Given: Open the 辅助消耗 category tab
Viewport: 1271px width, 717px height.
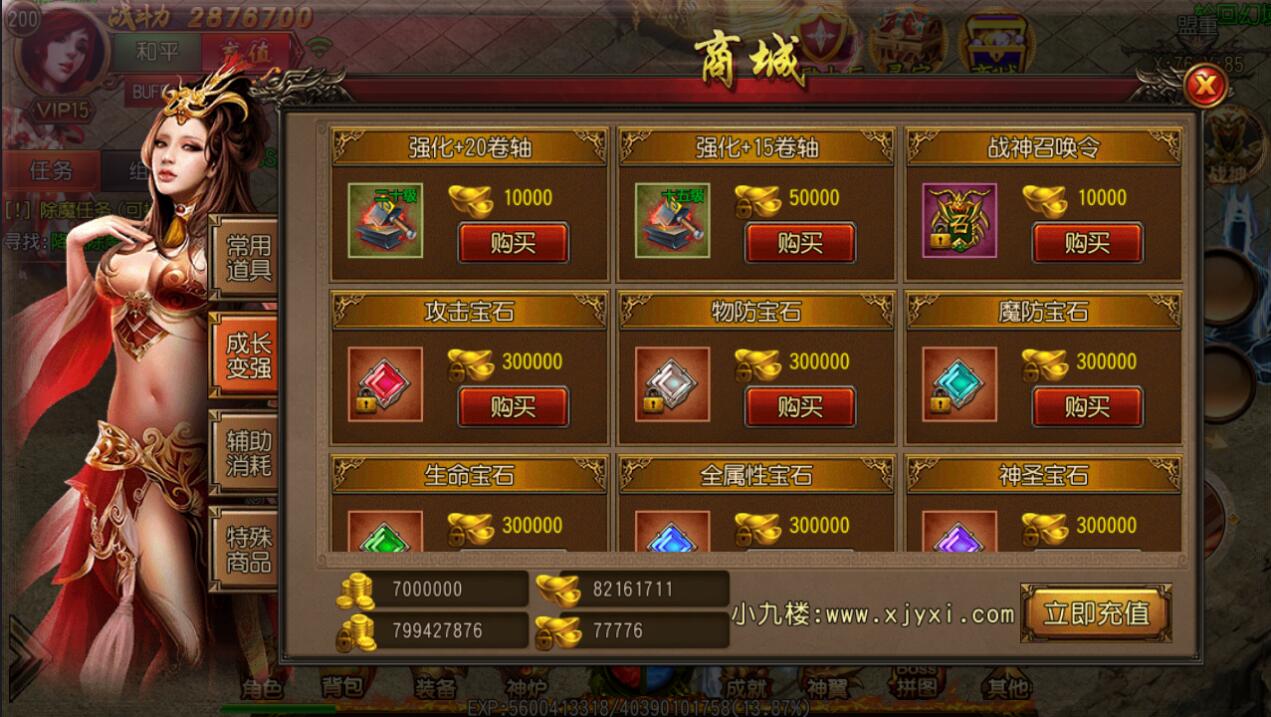Looking at the screenshot, I should click(248, 453).
